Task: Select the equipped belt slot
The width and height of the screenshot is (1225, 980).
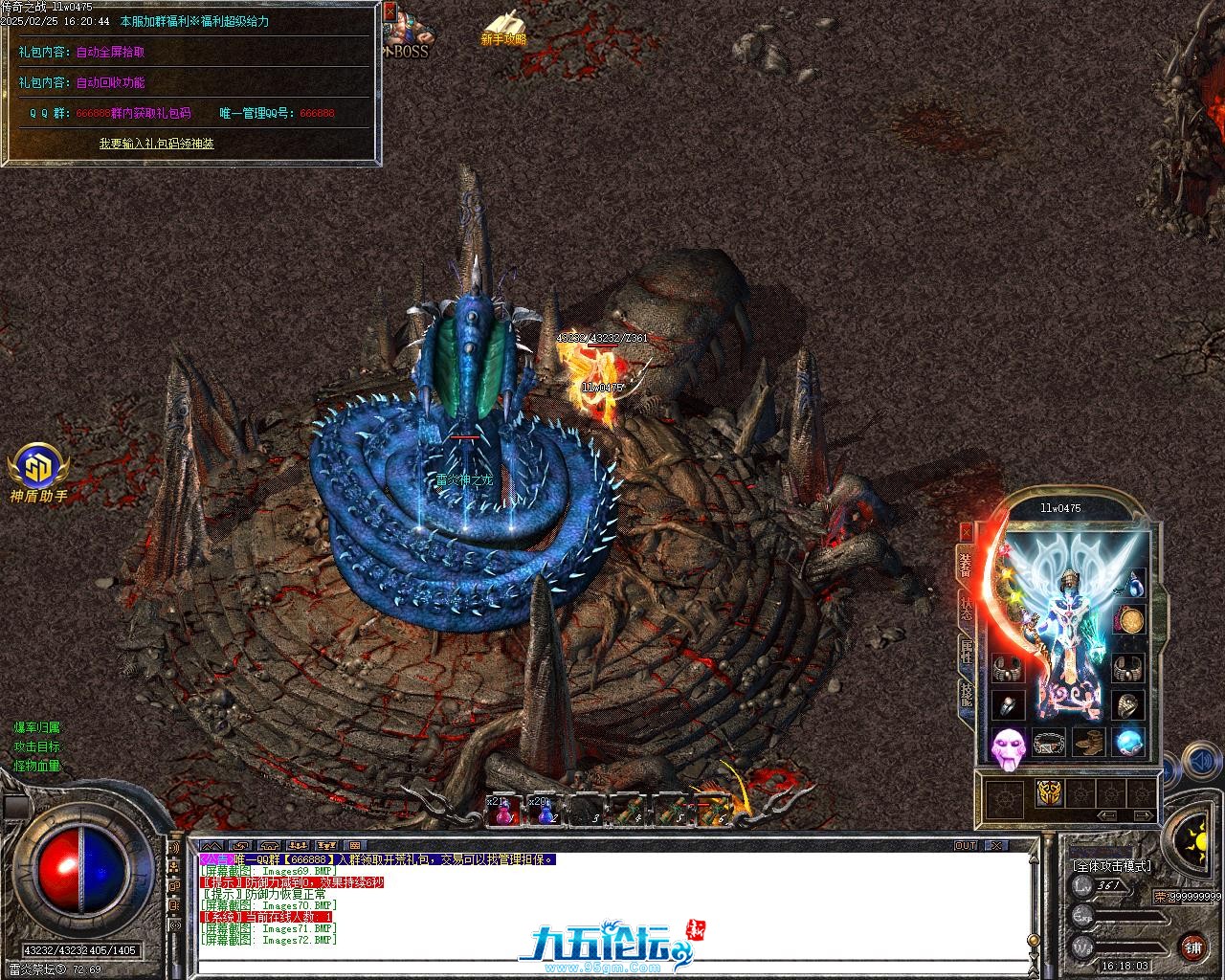Action: (x=1049, y=742)
